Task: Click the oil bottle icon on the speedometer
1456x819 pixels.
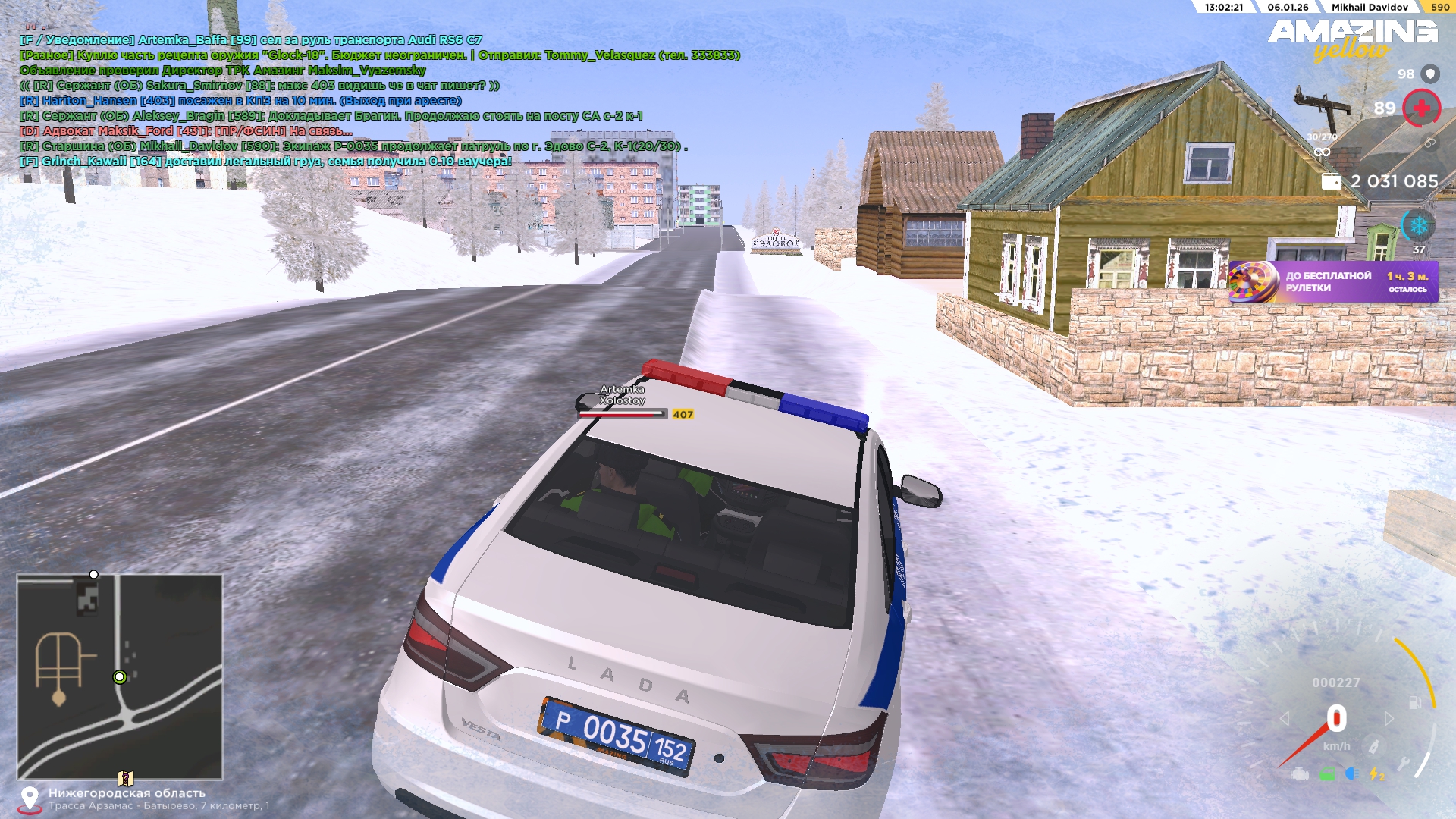Action: pos(1373,746)
